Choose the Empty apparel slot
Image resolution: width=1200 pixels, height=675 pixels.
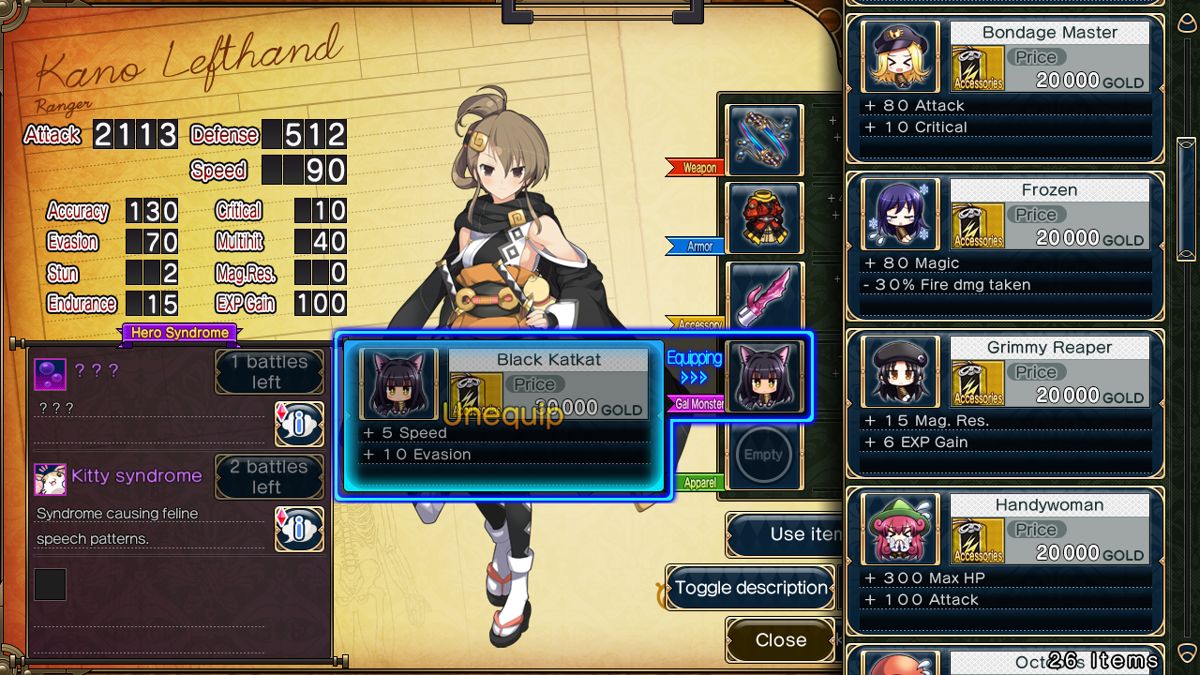[764, 455]
